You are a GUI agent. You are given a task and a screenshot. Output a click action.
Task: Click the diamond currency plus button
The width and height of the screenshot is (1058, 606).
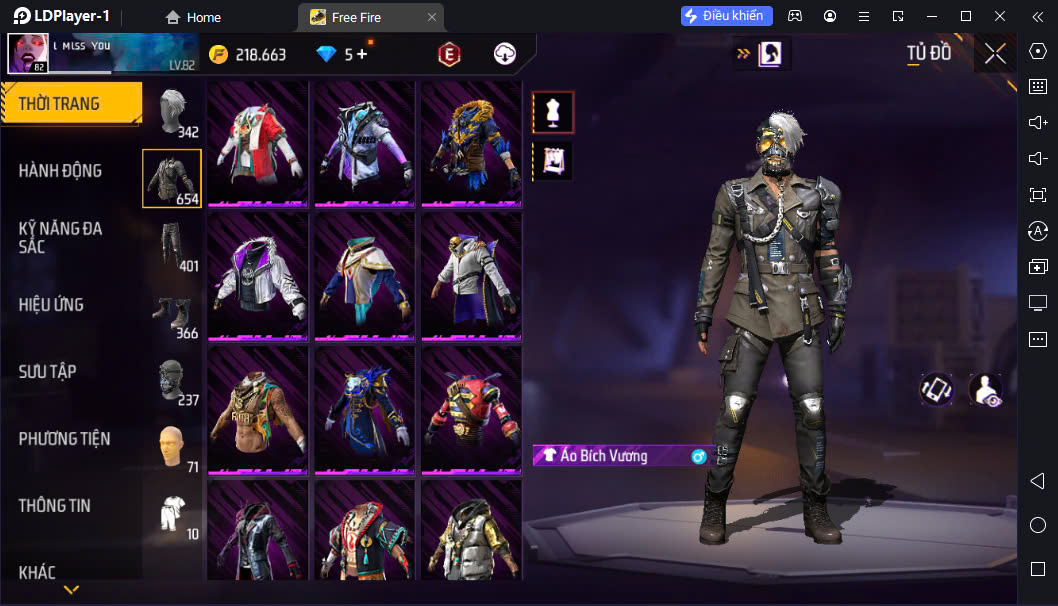(x=360, y=55)
